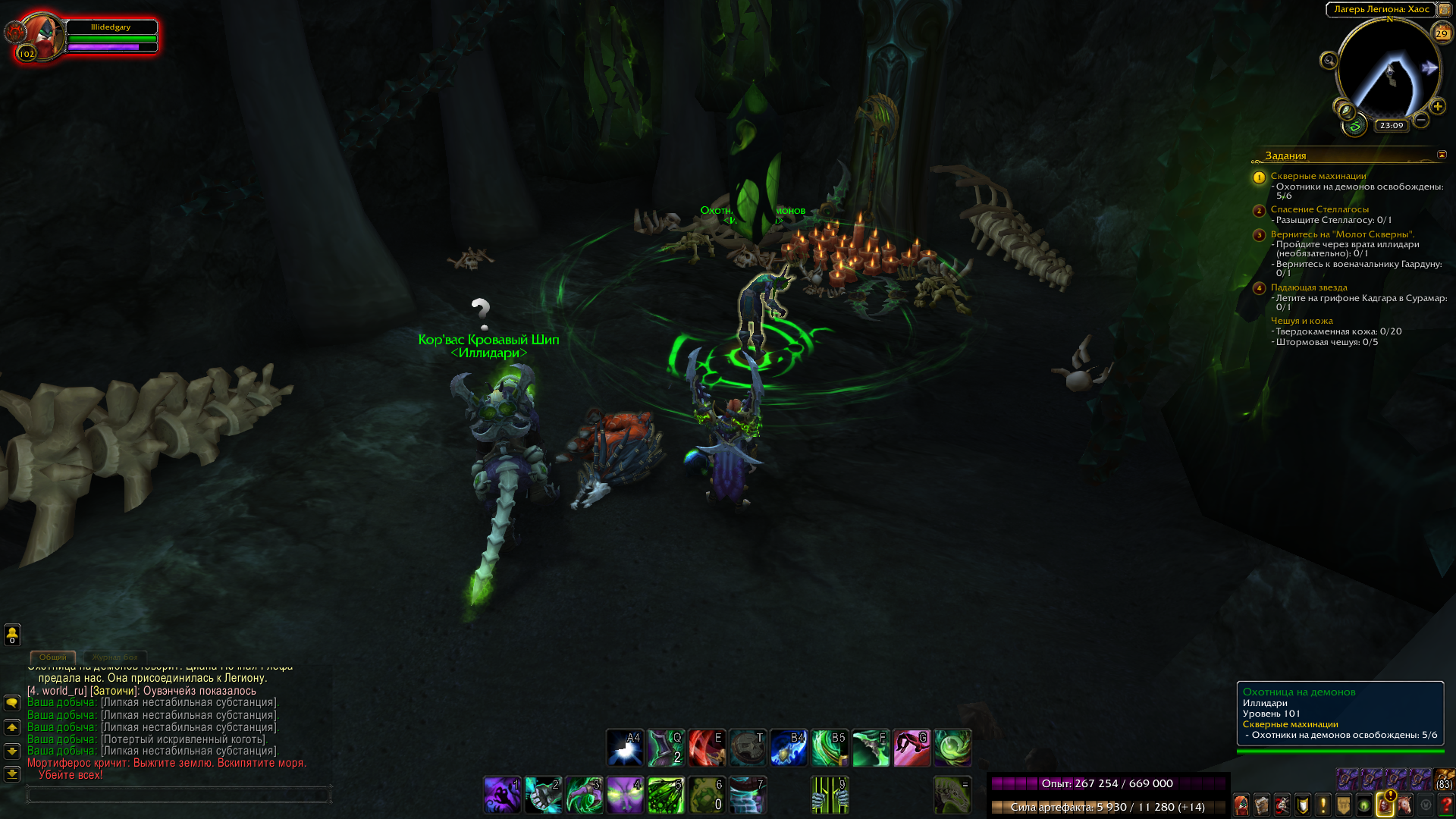
Task: Open the minimap tracking magnifier button
Action: coord(1329,61)
